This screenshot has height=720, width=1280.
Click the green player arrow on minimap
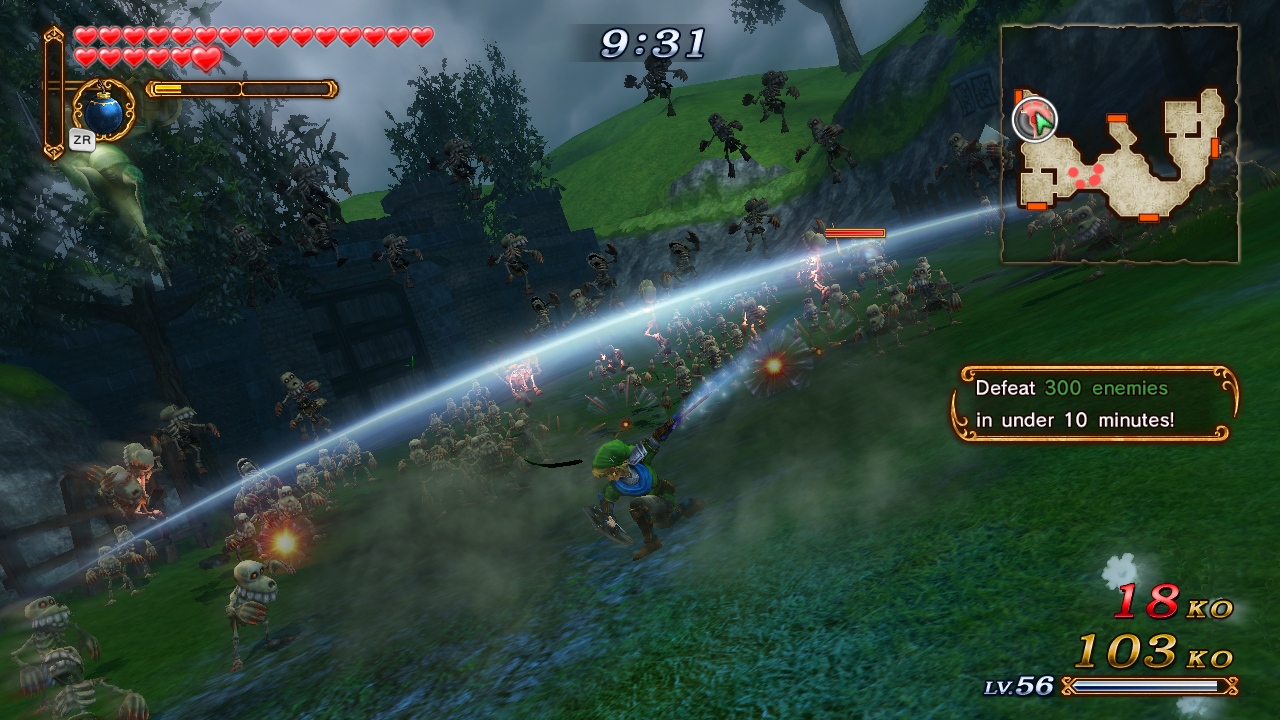pyautogui.click(x=1040, y=122)
